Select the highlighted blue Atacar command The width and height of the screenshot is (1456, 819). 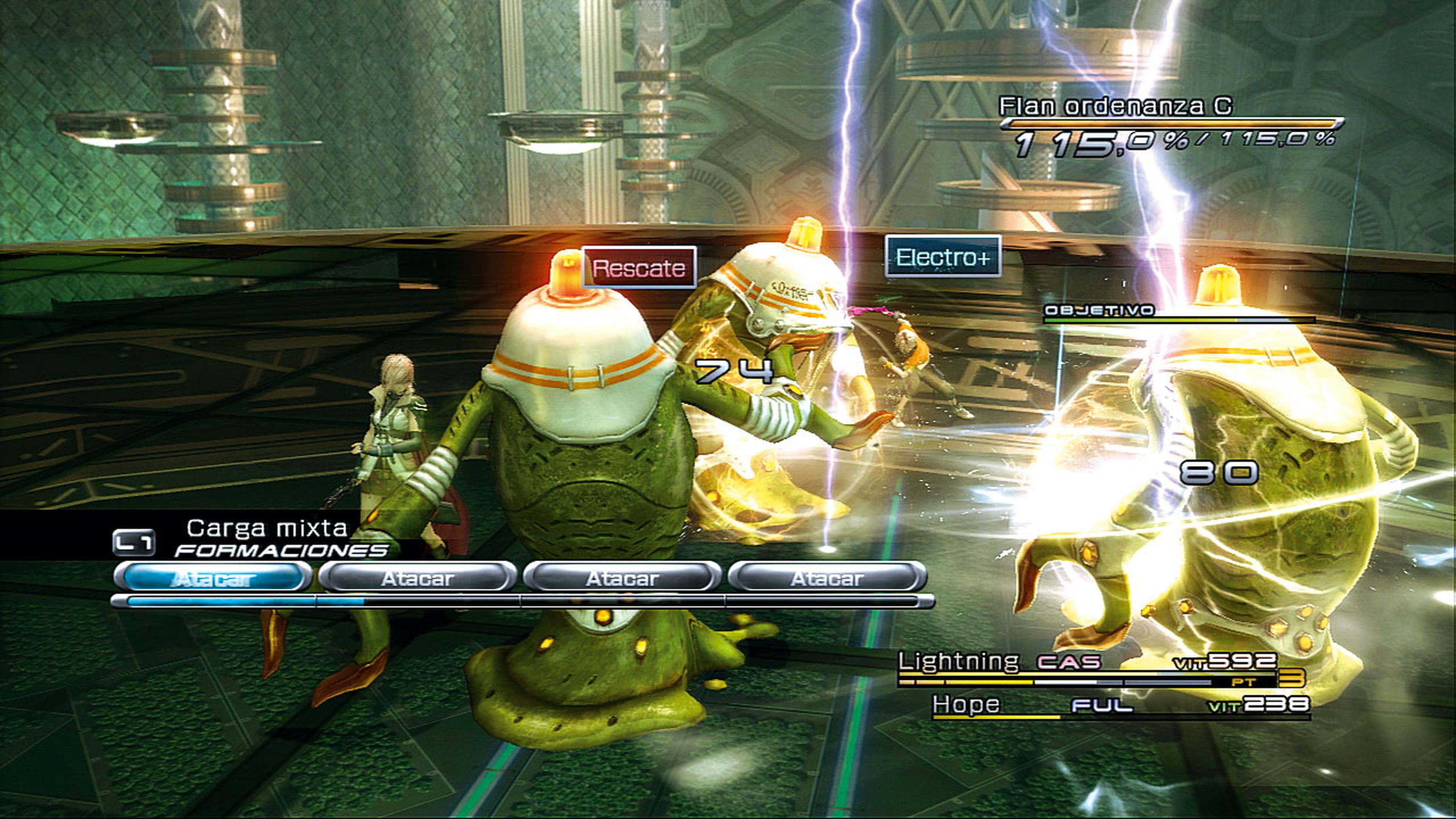(213, 578)
